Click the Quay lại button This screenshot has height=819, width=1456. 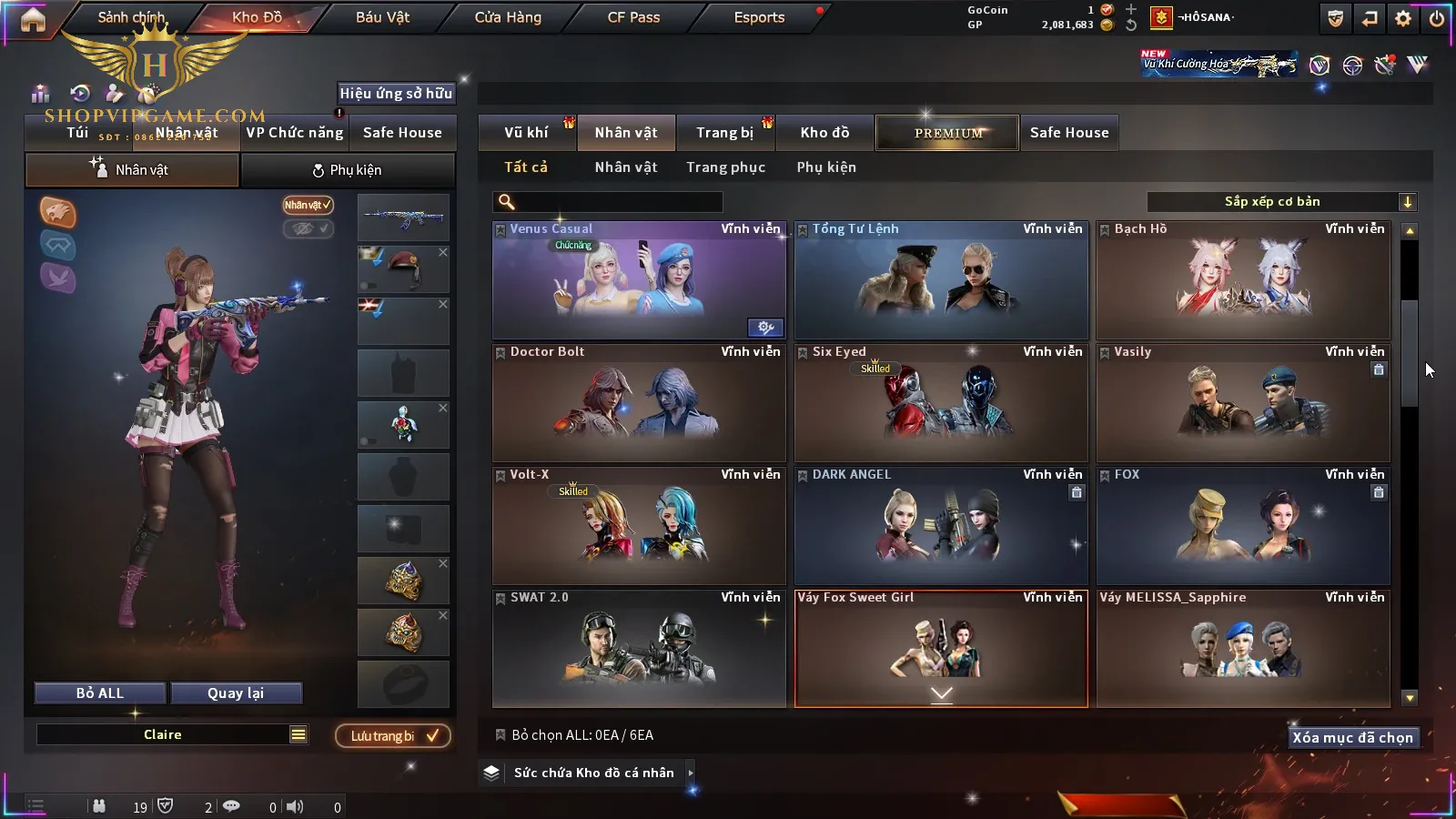click(x=236, y=693)
